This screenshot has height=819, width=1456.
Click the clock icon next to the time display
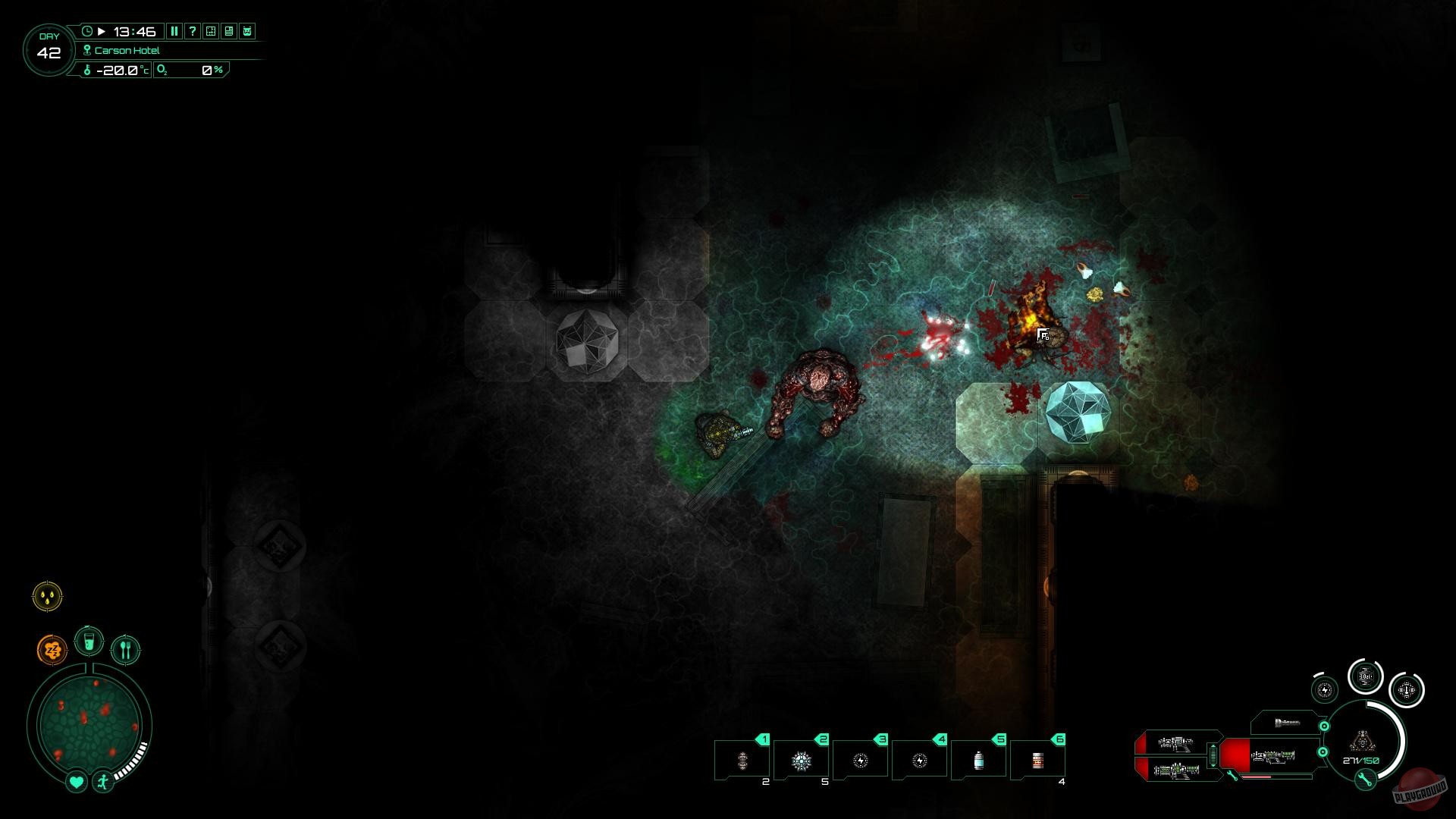87,32
